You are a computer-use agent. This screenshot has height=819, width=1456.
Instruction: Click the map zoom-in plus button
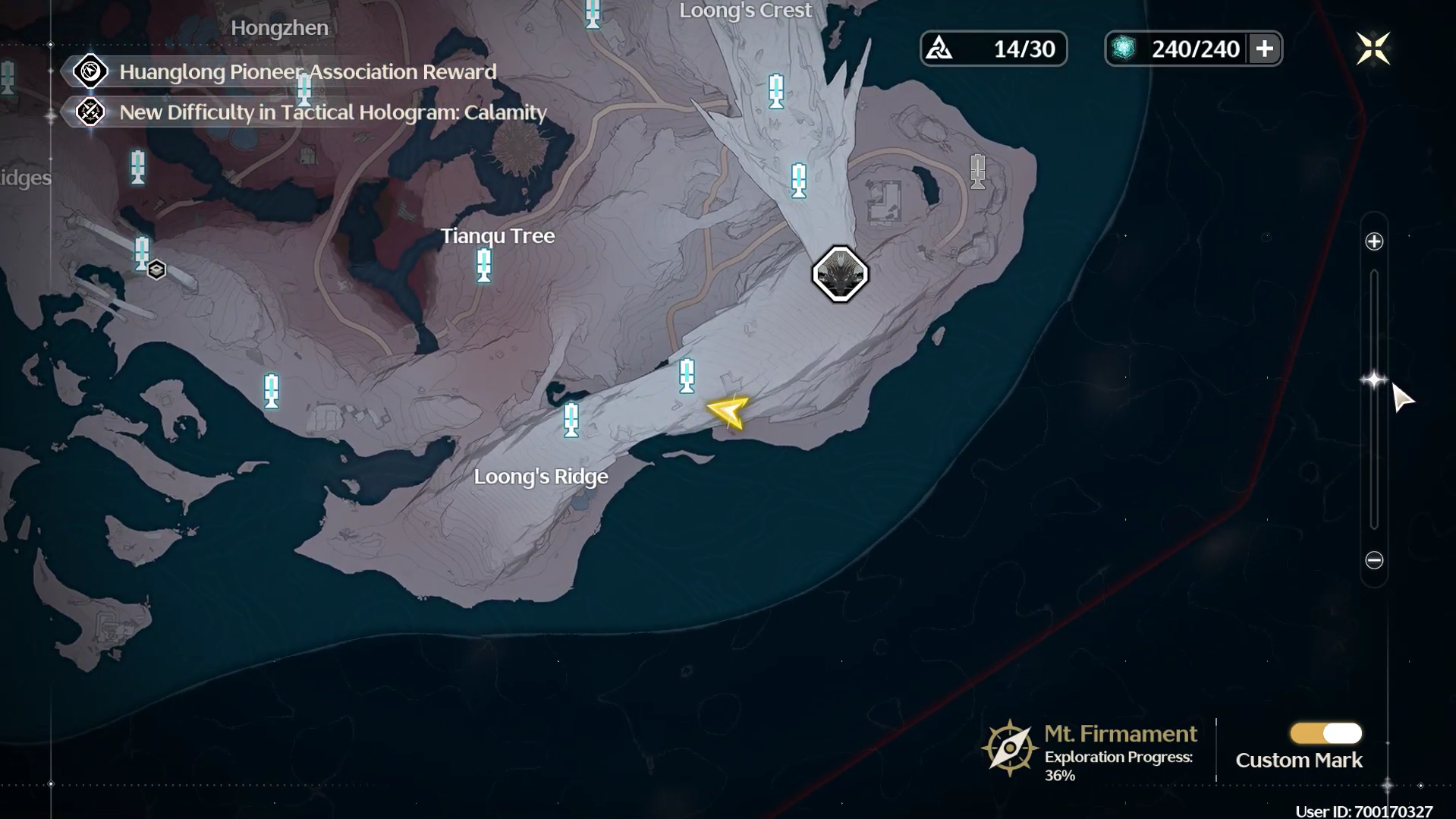pos(1374,242)
